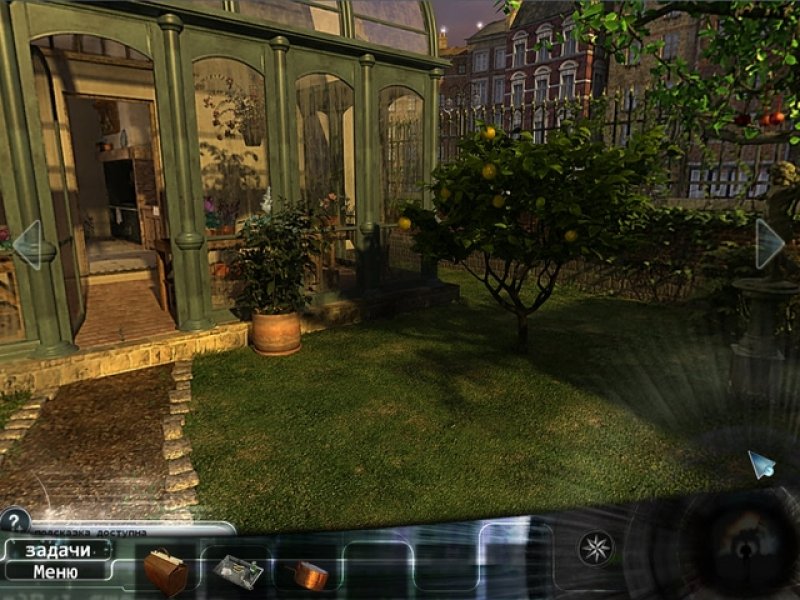This screenshot has width=800, height=600.
Task: Select the copper cylinder inventory item
Action: pyautogui.click(x=310, y=574)
